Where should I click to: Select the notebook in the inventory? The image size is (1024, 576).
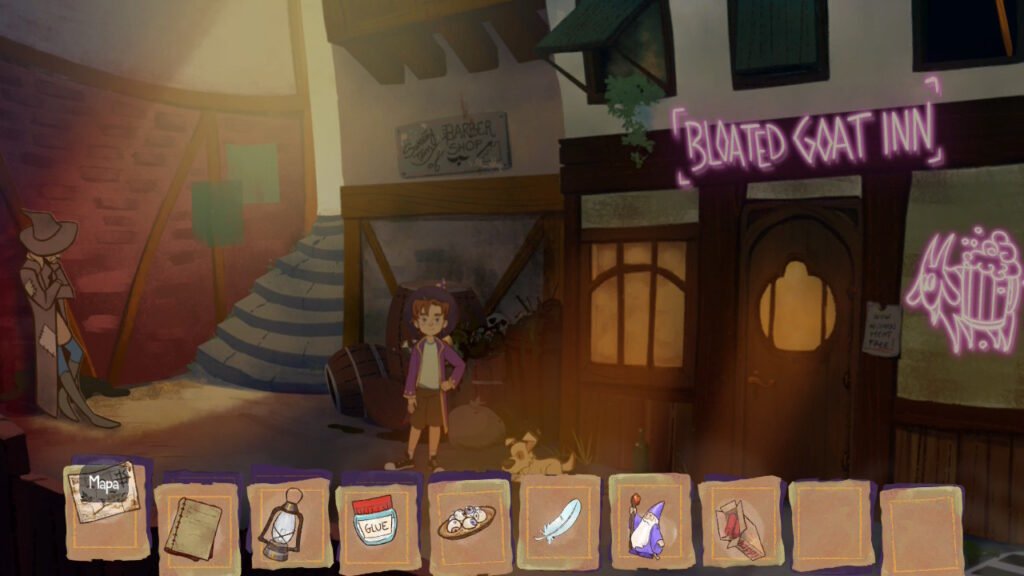pyautogui.click(x=194, y=526)
